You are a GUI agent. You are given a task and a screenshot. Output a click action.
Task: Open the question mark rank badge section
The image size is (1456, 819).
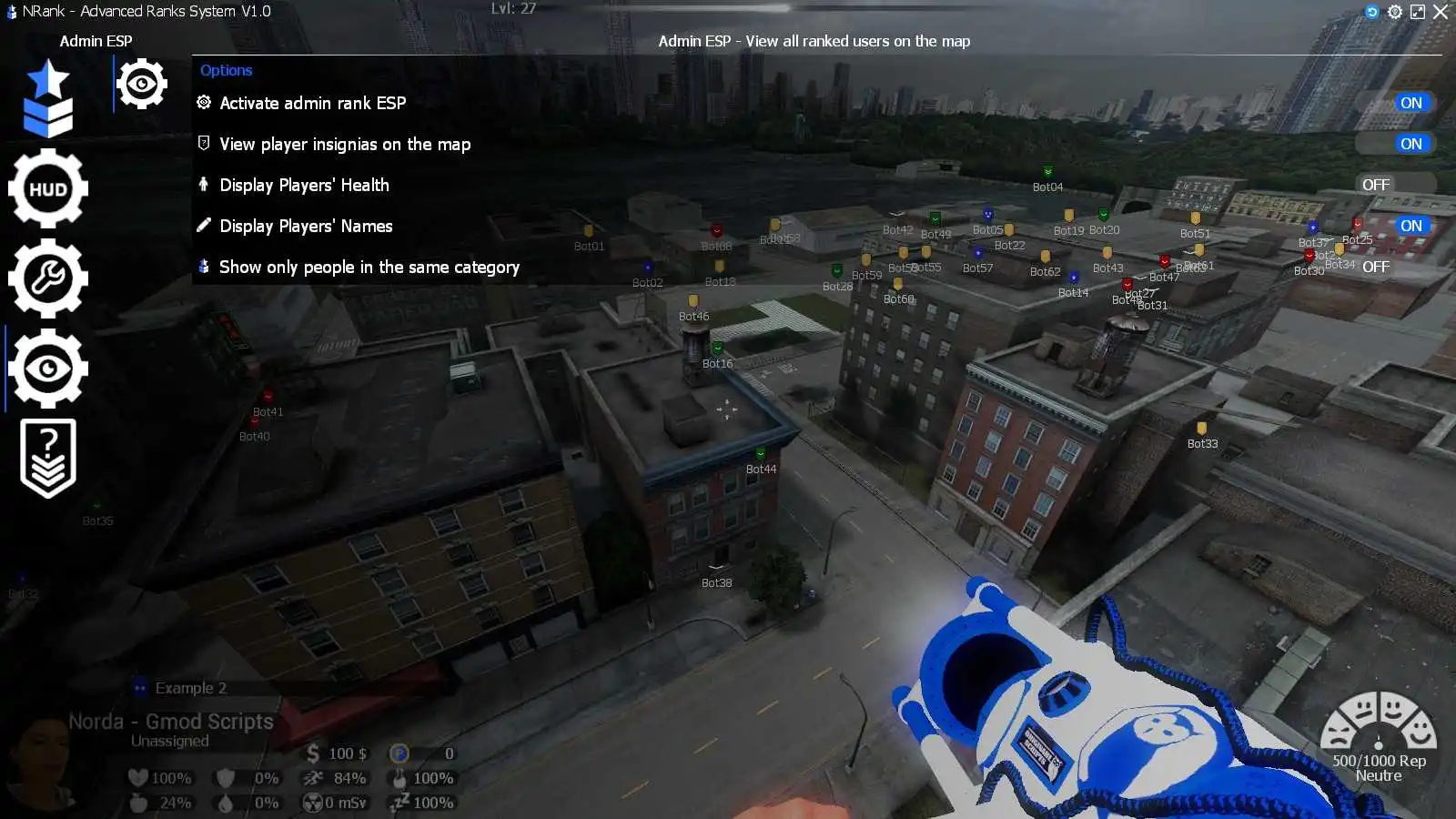pos(48,458)
